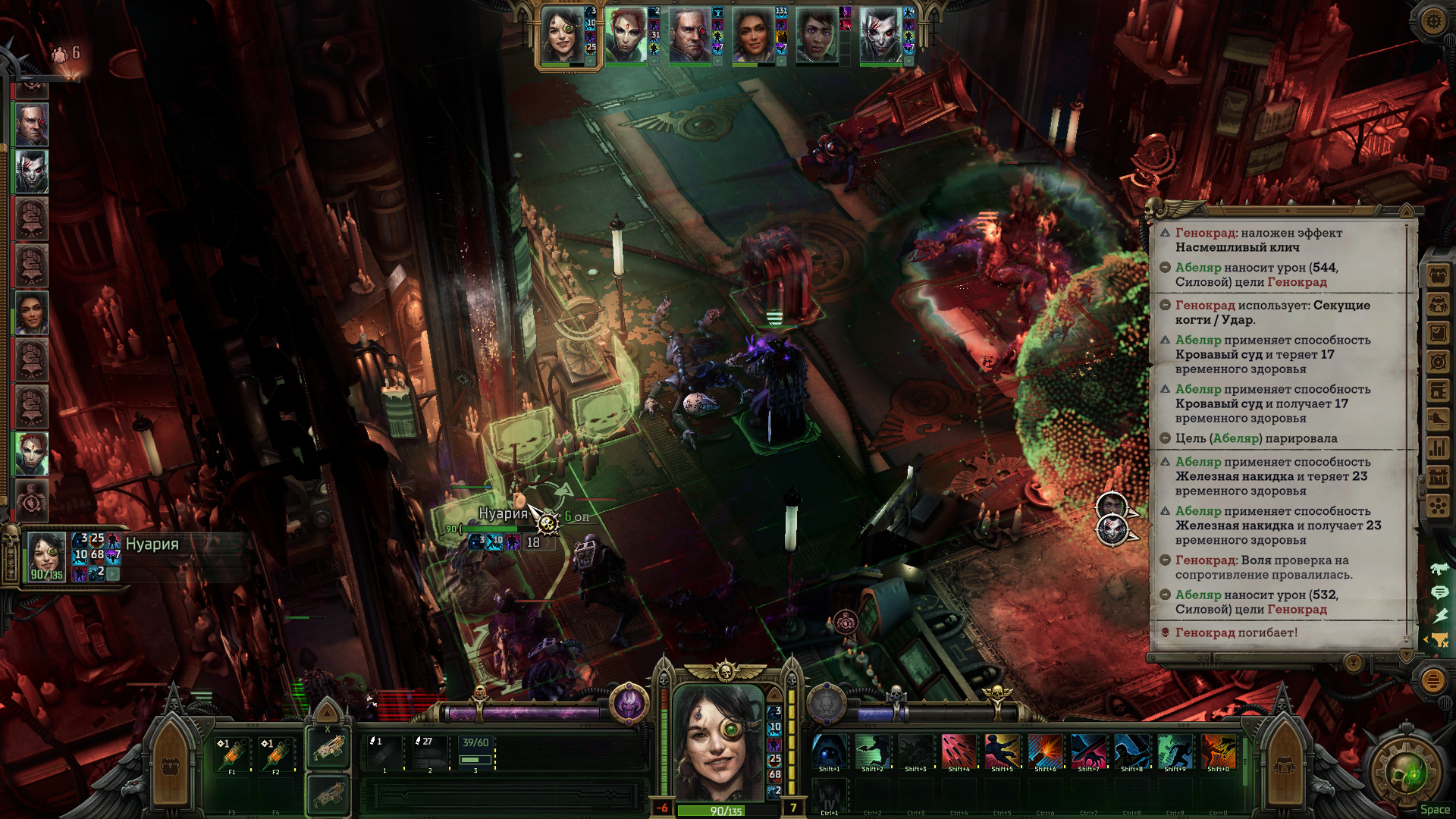1456x819 pixels.
Task: Activate the hooded figure ability (Shift+1)
Action: coord(830,752)
